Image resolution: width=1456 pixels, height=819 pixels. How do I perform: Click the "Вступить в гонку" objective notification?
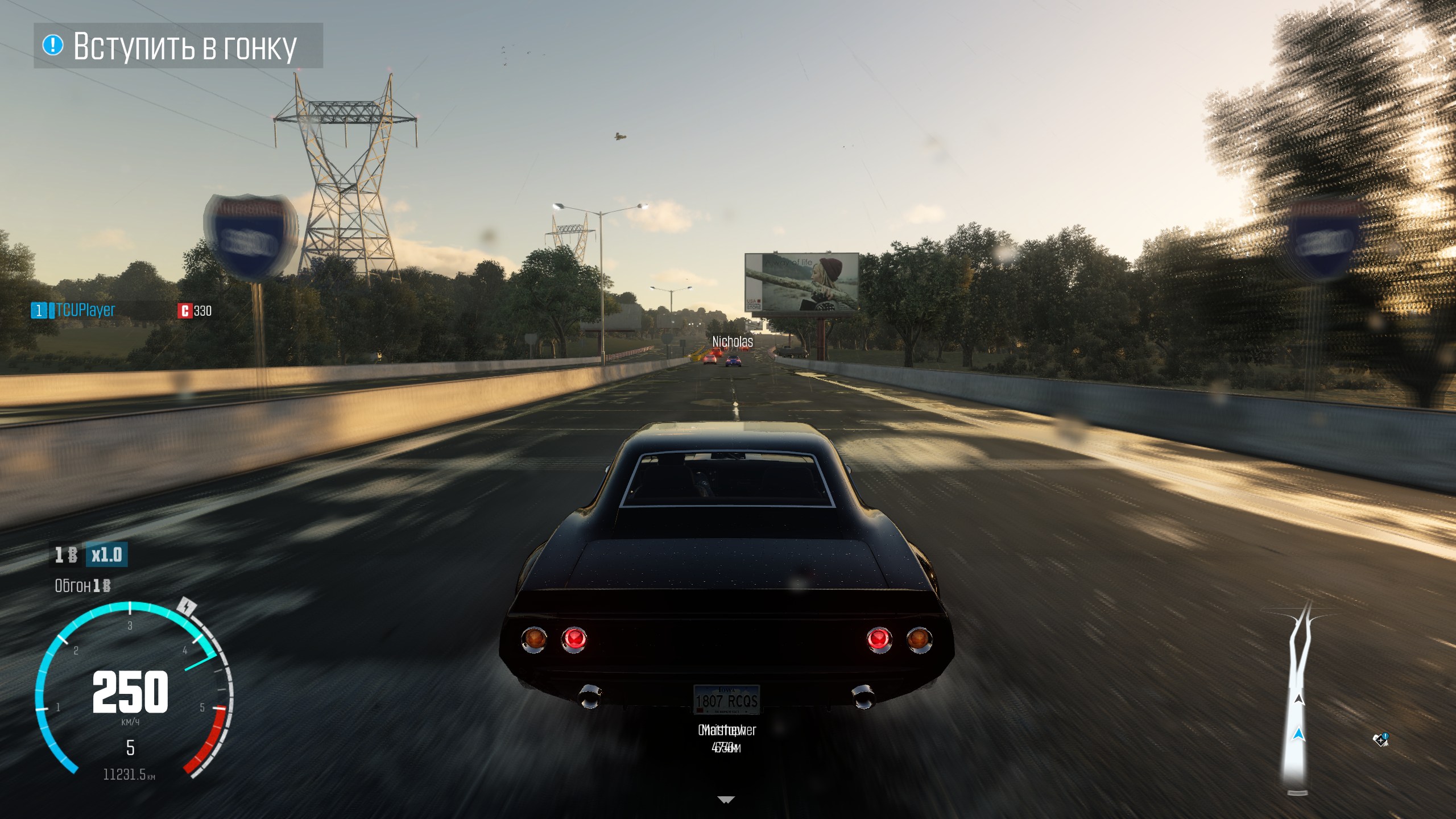coord(178,46)
